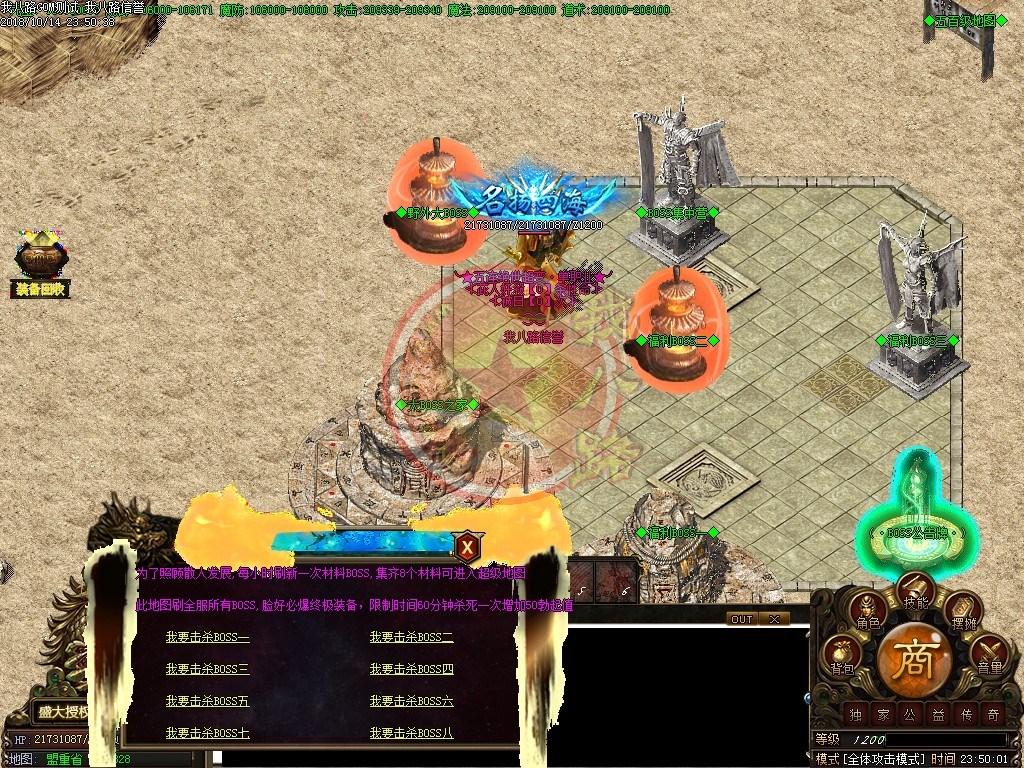This screenshot has height=768, width=1024.
Task: Select the 我要击杀BOSS五 option
Action: point(208,701)
